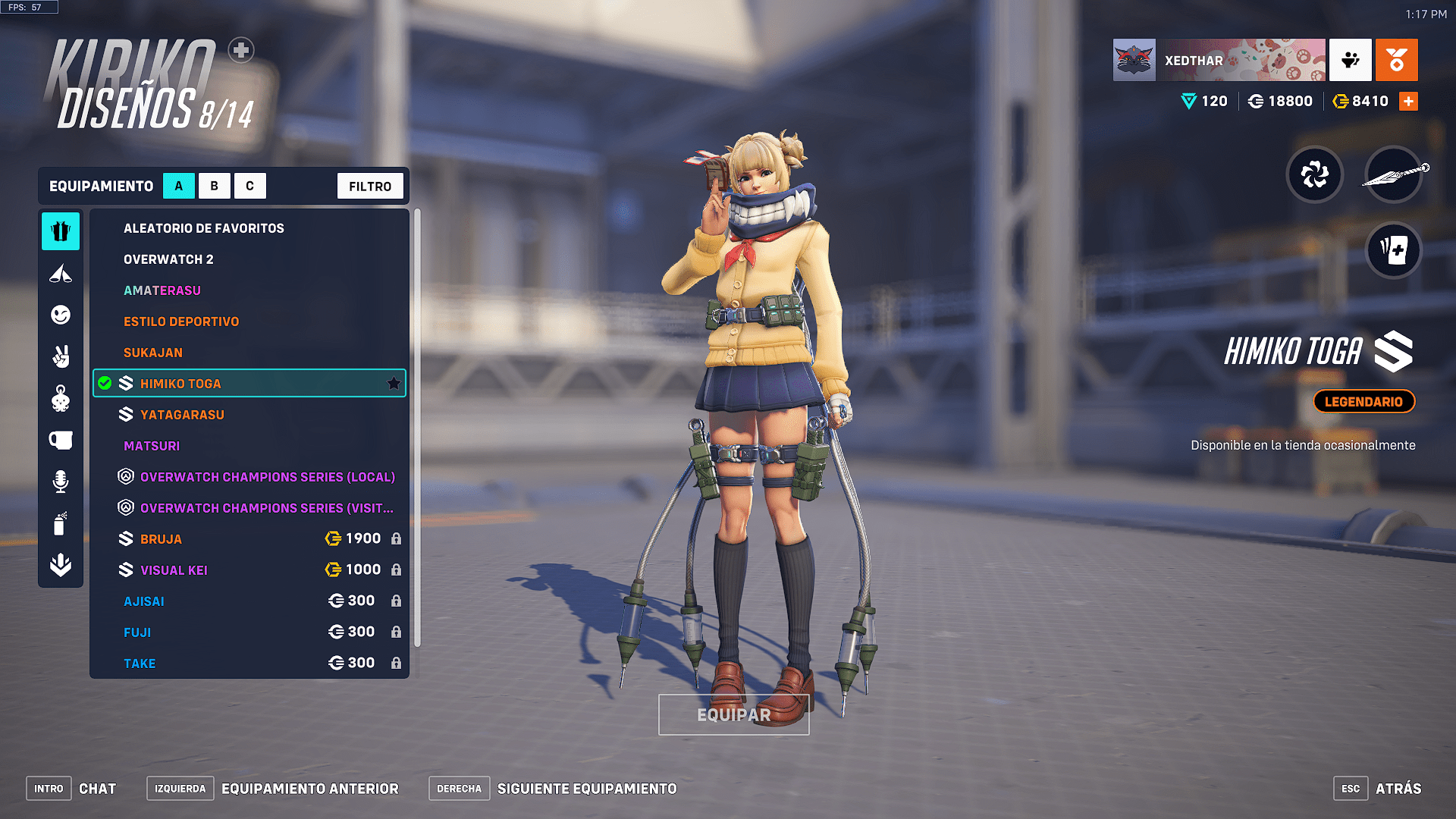Viewport: 1456px width, 819px height.
Task: Switch to loadout B
Action: (215, 186)
